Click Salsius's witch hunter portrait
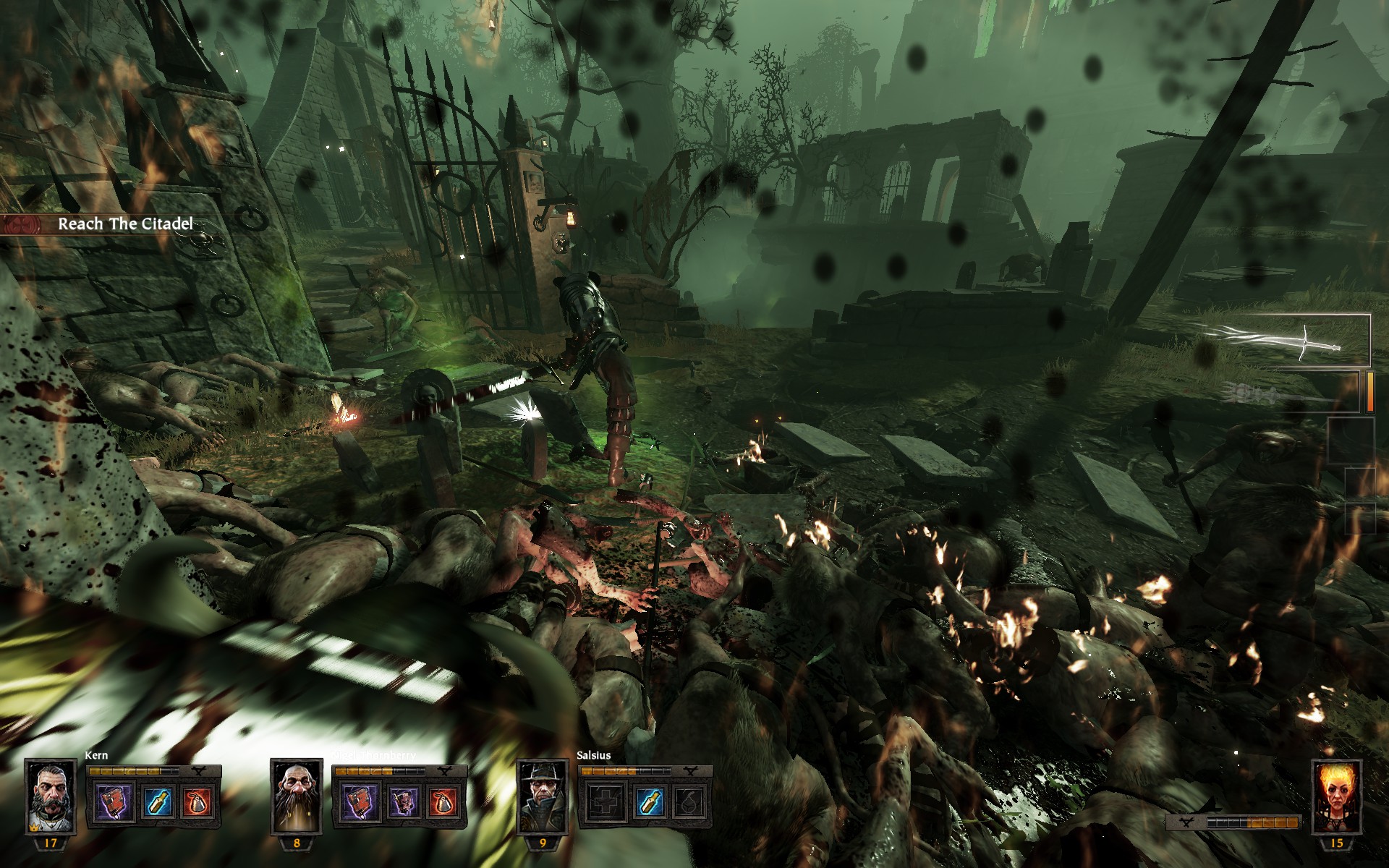Screen dimensions: 1389x868 tap(543, 797)
